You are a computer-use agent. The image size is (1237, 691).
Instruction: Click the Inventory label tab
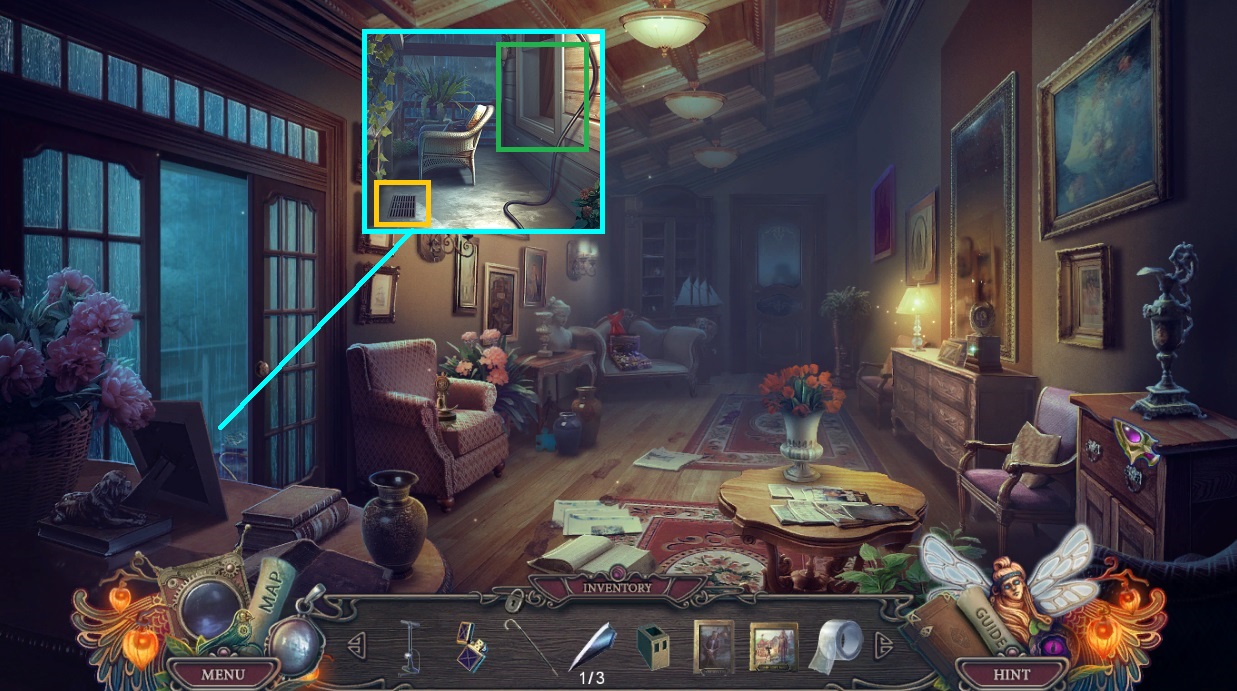[x=617, y=587]
